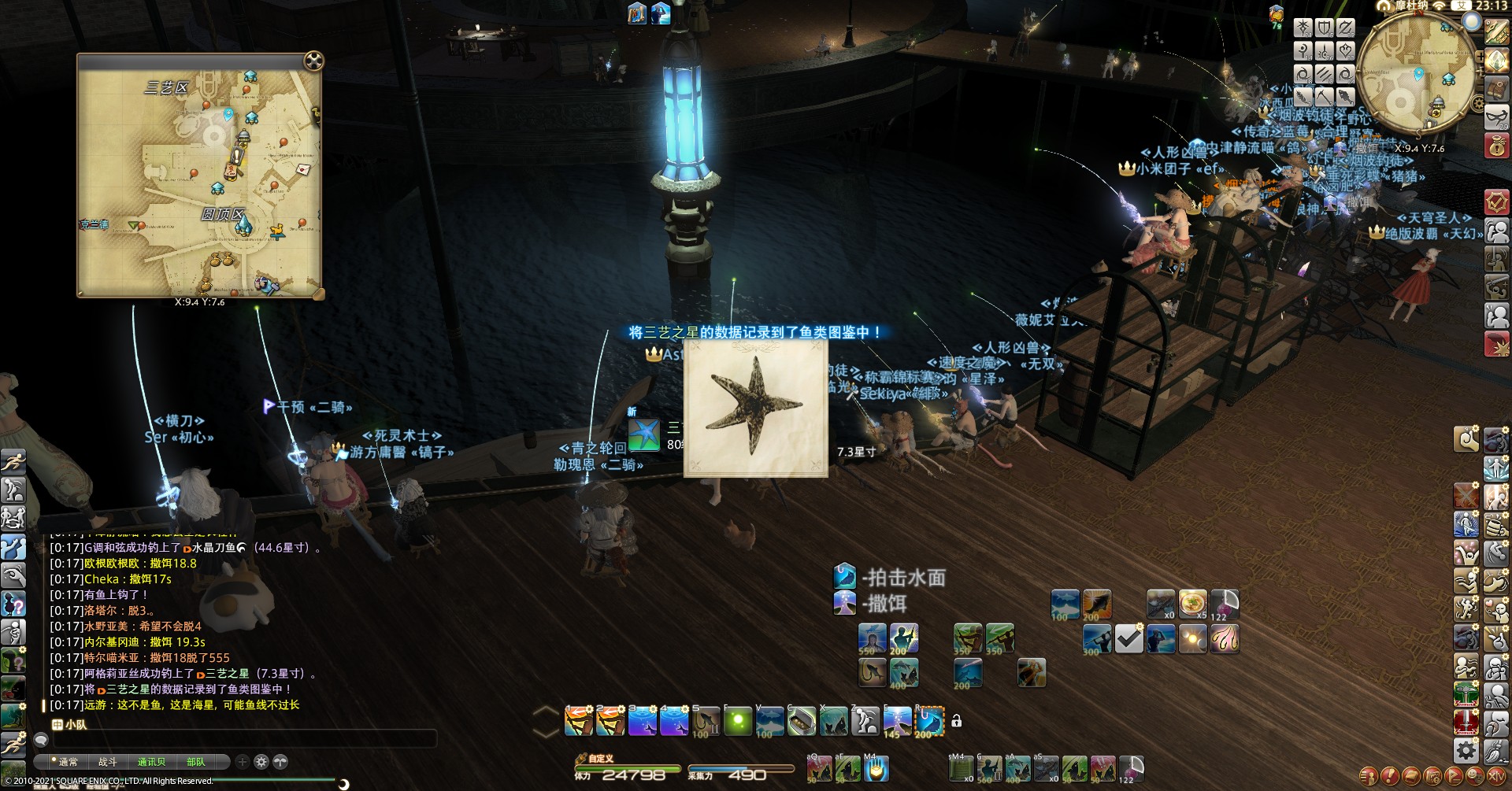Toggle the hotbar lock icon
Screen dimensions: 1512x791
[957, 720]
